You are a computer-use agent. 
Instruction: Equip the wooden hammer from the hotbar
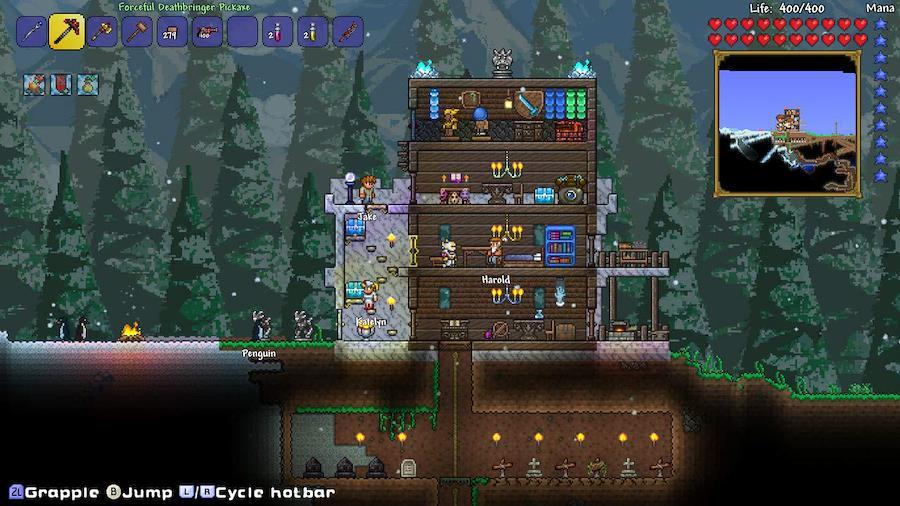pos(137,32)
